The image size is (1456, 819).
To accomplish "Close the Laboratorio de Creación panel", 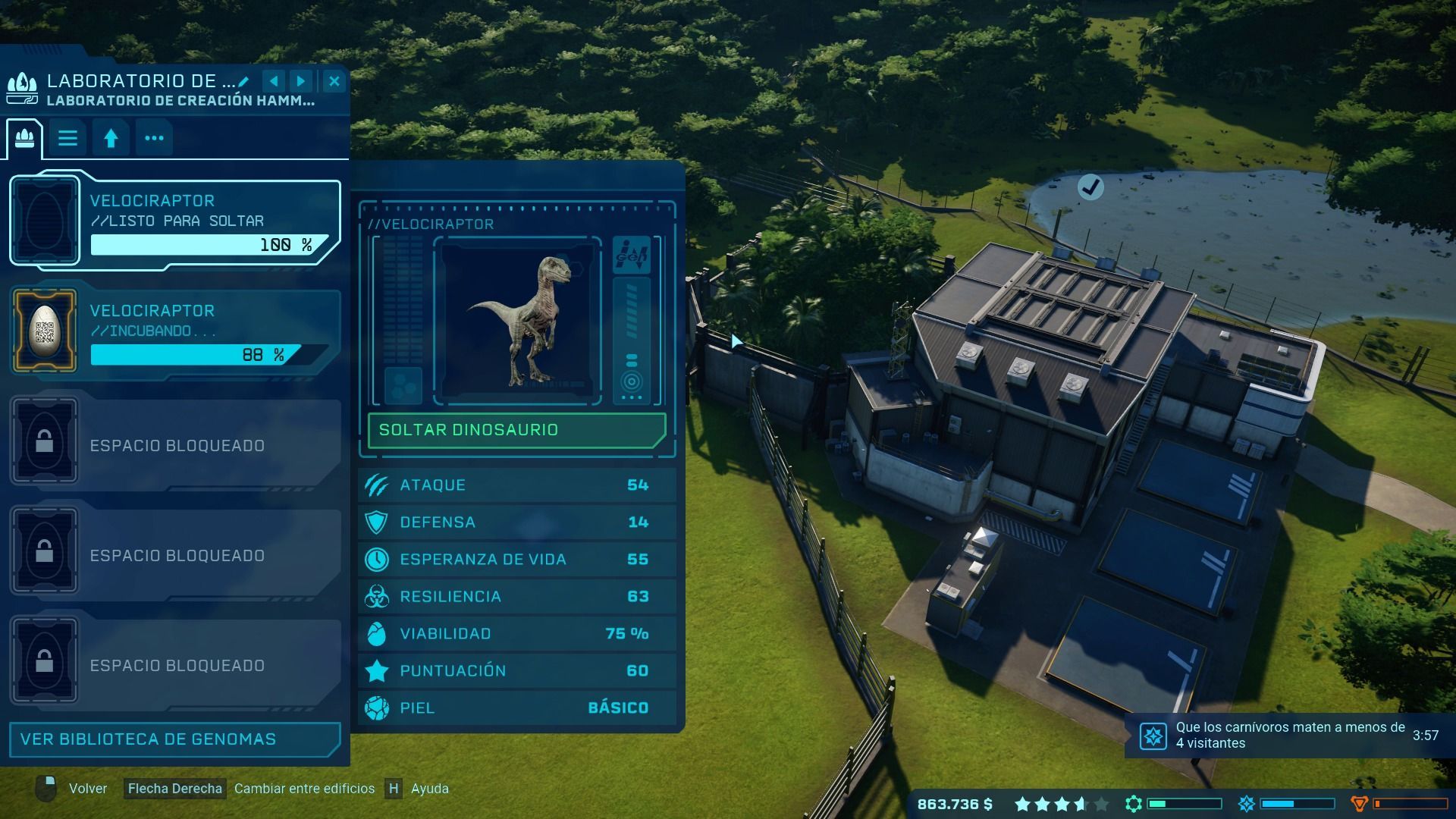I will 334,81.
